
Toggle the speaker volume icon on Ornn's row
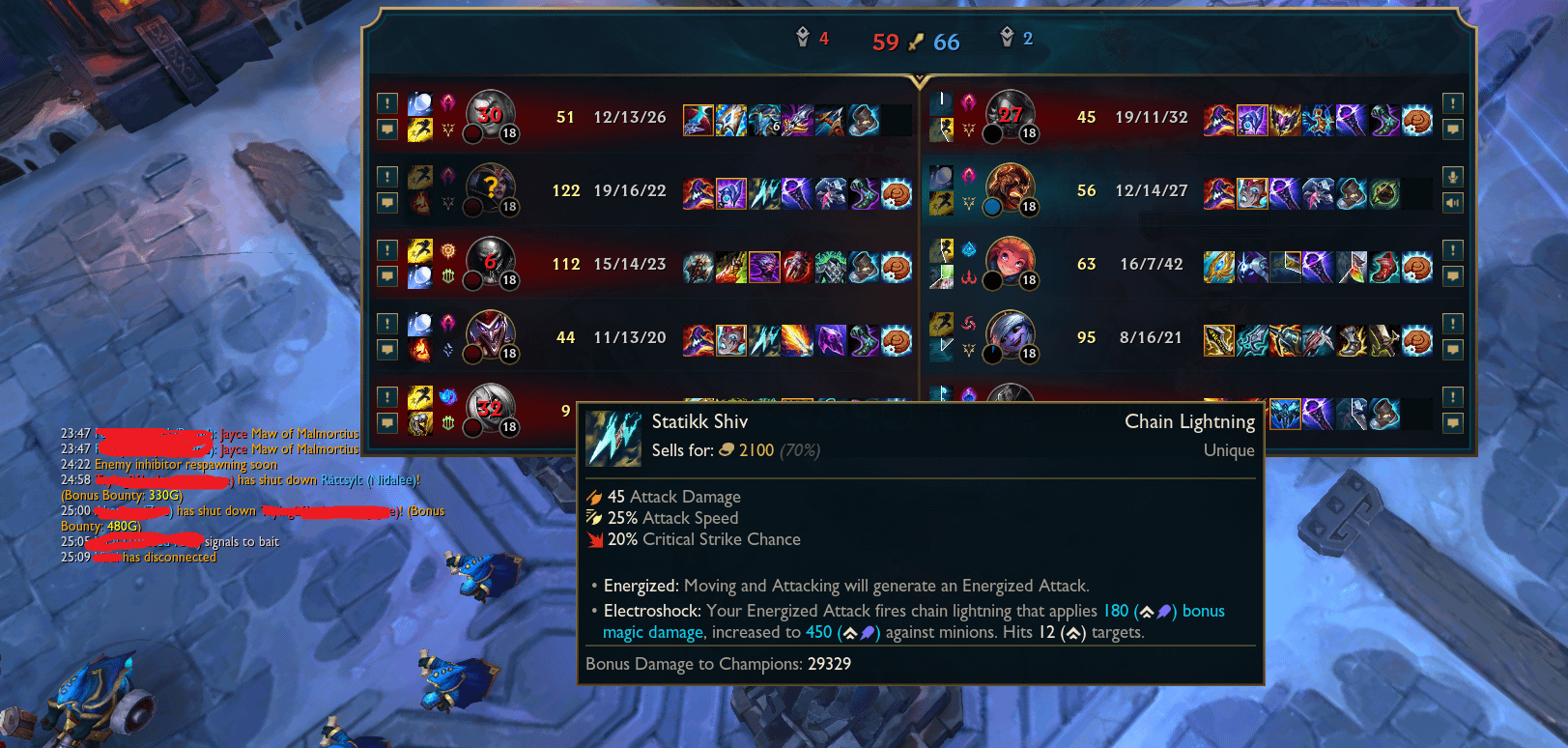pos(1452,203)
